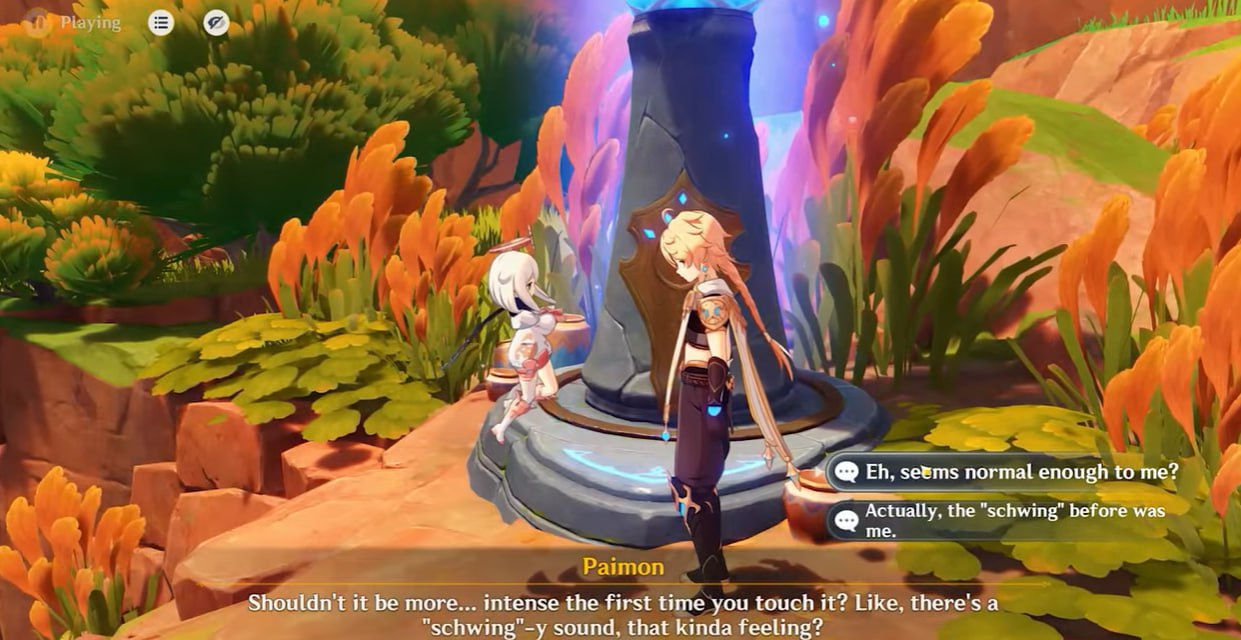Hide the interface with the crossed-eye icon

point(216,22)
